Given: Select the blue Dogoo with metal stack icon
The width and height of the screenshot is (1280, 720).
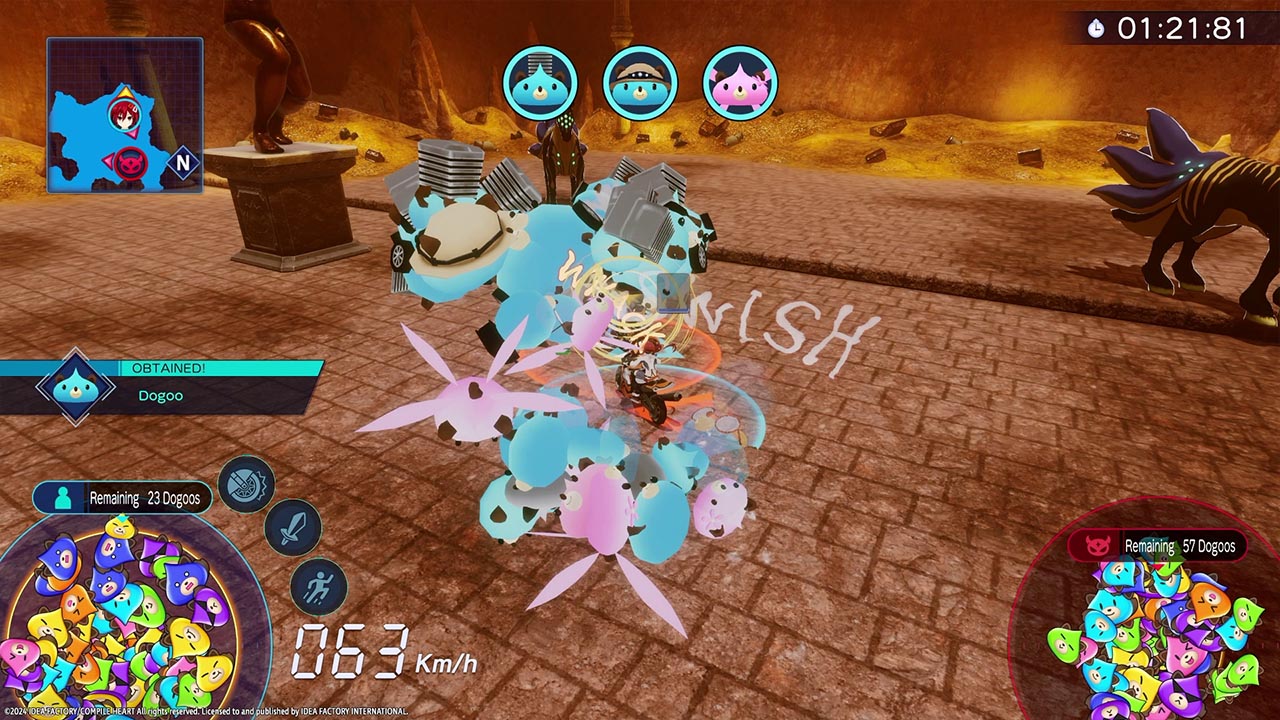Looking at the screenshot, I should coord(540,83).
